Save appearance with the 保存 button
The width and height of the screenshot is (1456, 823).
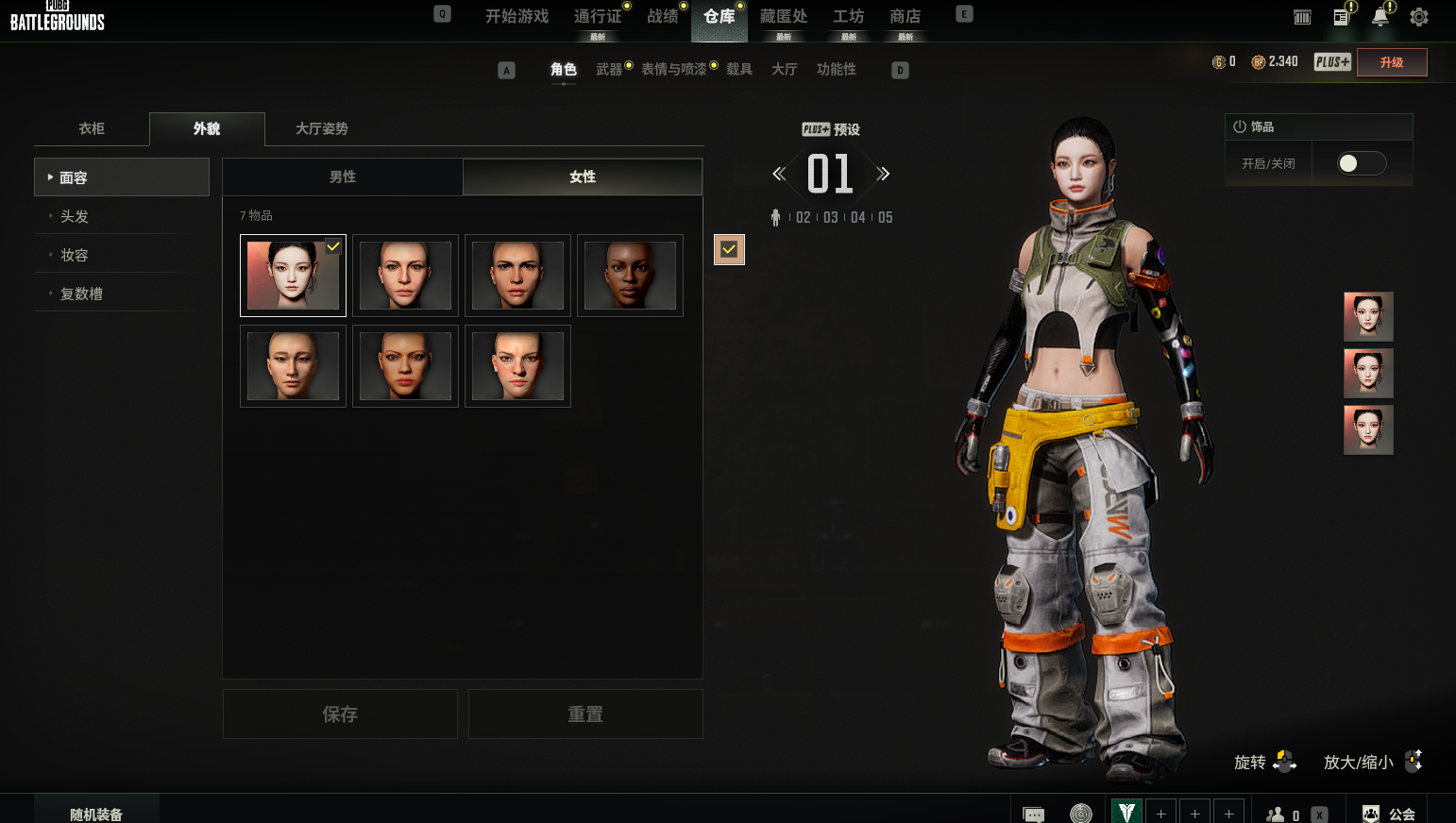[x=340, y=714]
